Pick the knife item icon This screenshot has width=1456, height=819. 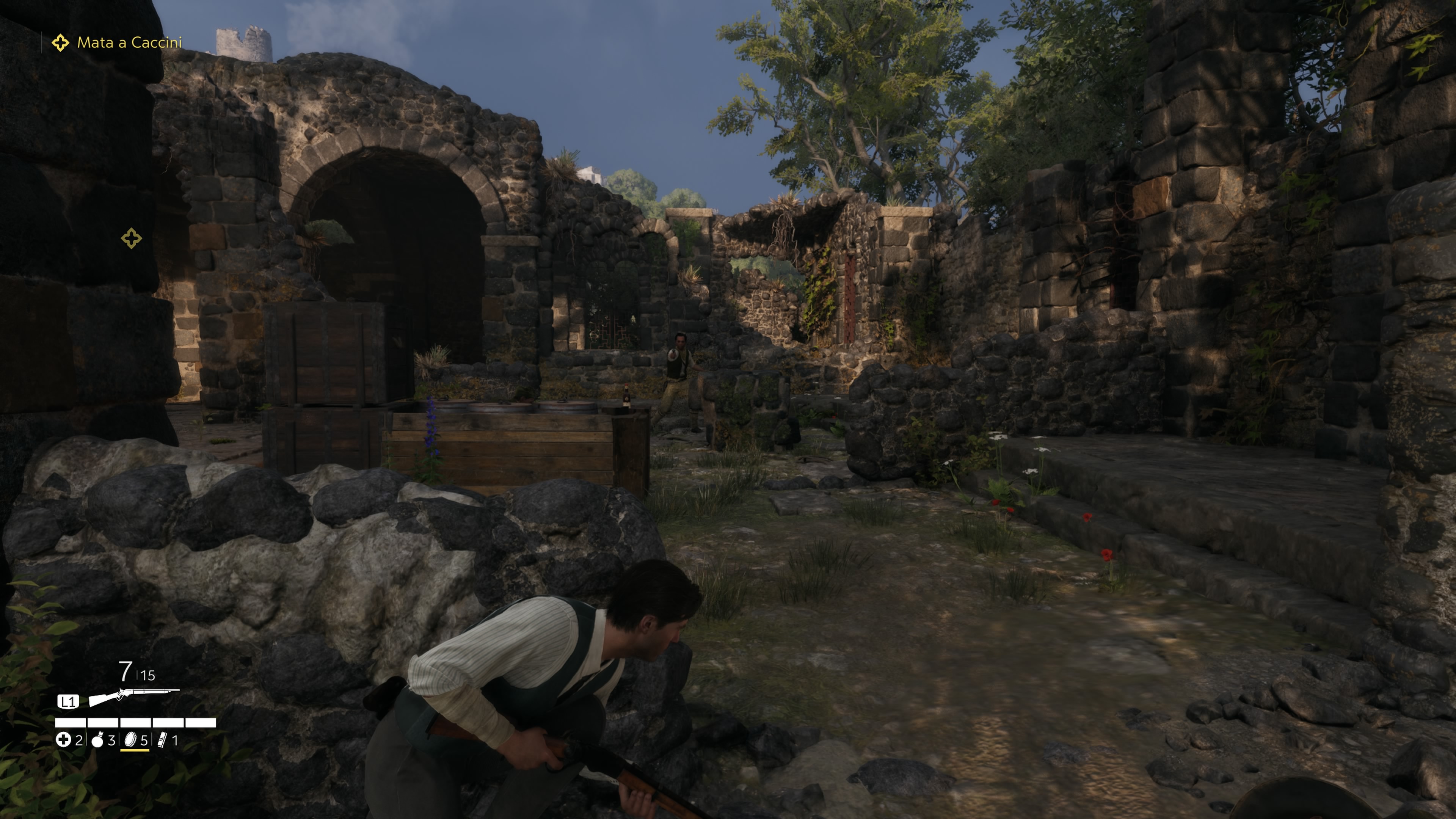(162, 740)
